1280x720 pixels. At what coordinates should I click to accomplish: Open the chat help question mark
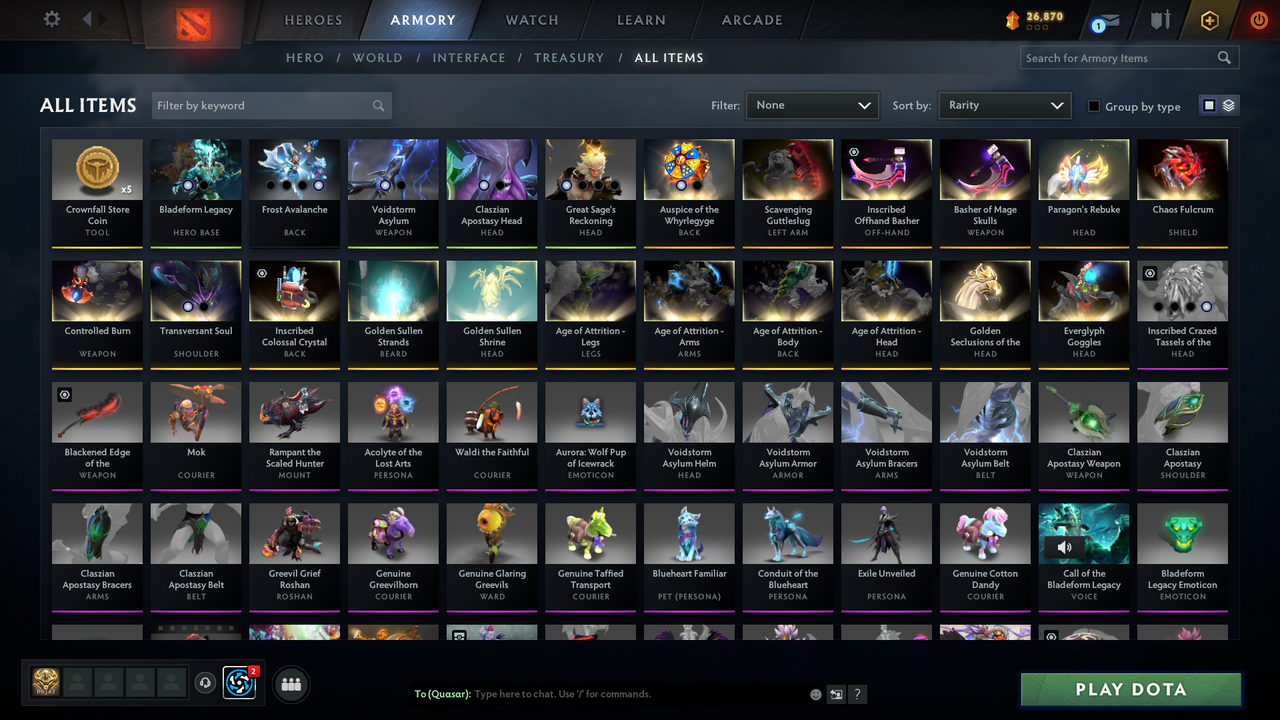pyautogui.click(x=857, y=693)
